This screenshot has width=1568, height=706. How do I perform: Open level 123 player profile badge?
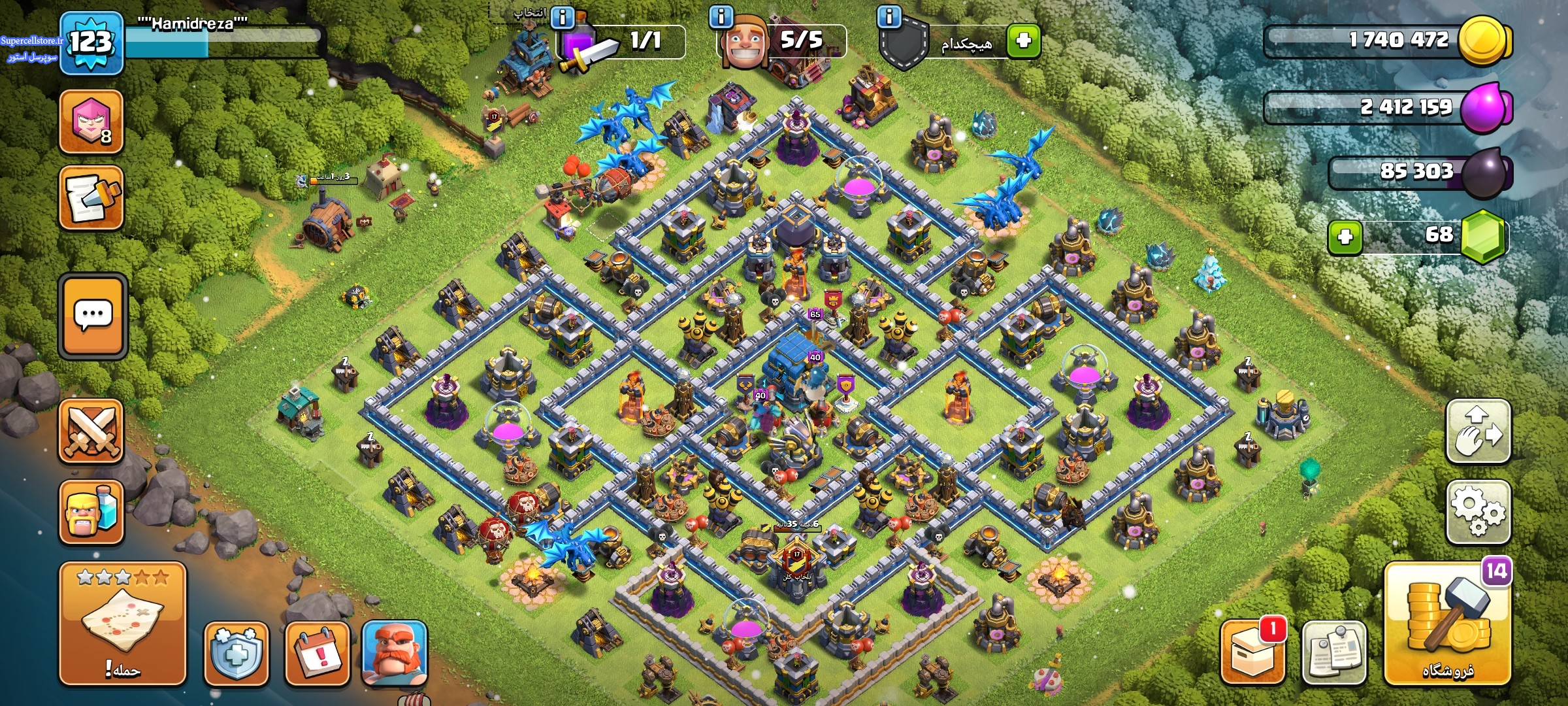pyautogui.click(x=91, y=42)
